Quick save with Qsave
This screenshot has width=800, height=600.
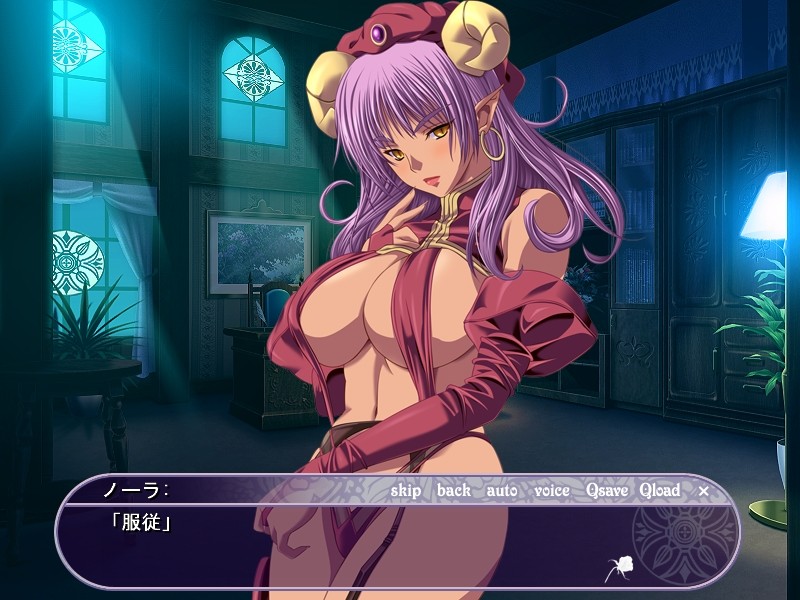(607, 491)
